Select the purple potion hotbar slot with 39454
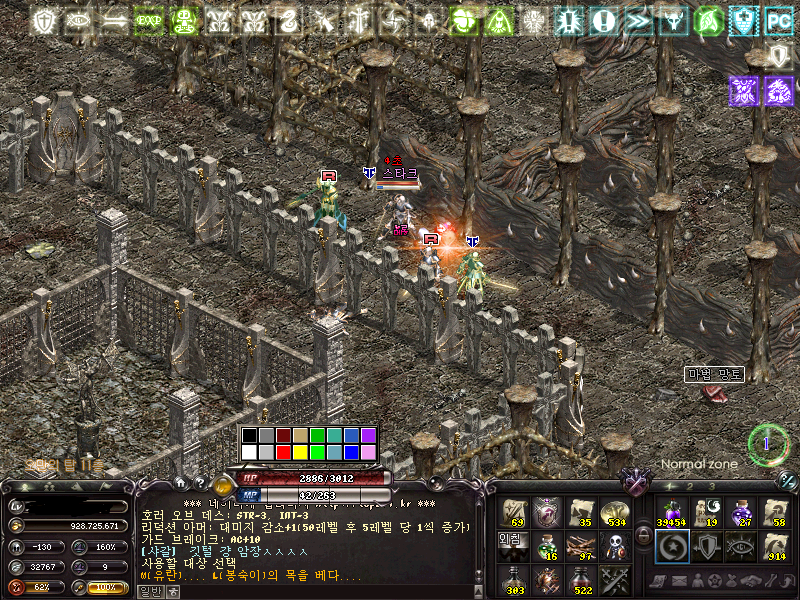This screenshot has width=800, height=600. pyautogui.click(x=672, y=513)
